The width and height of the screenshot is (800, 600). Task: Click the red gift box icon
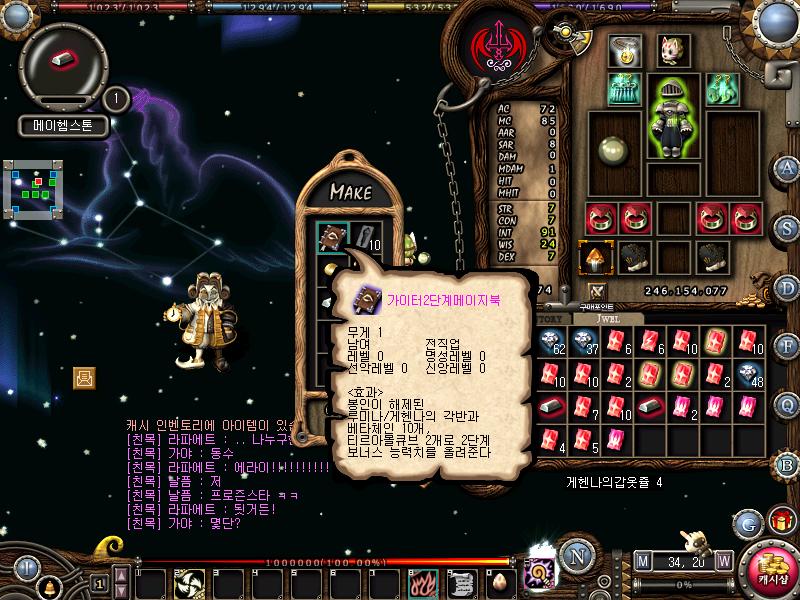coord(781,521)
